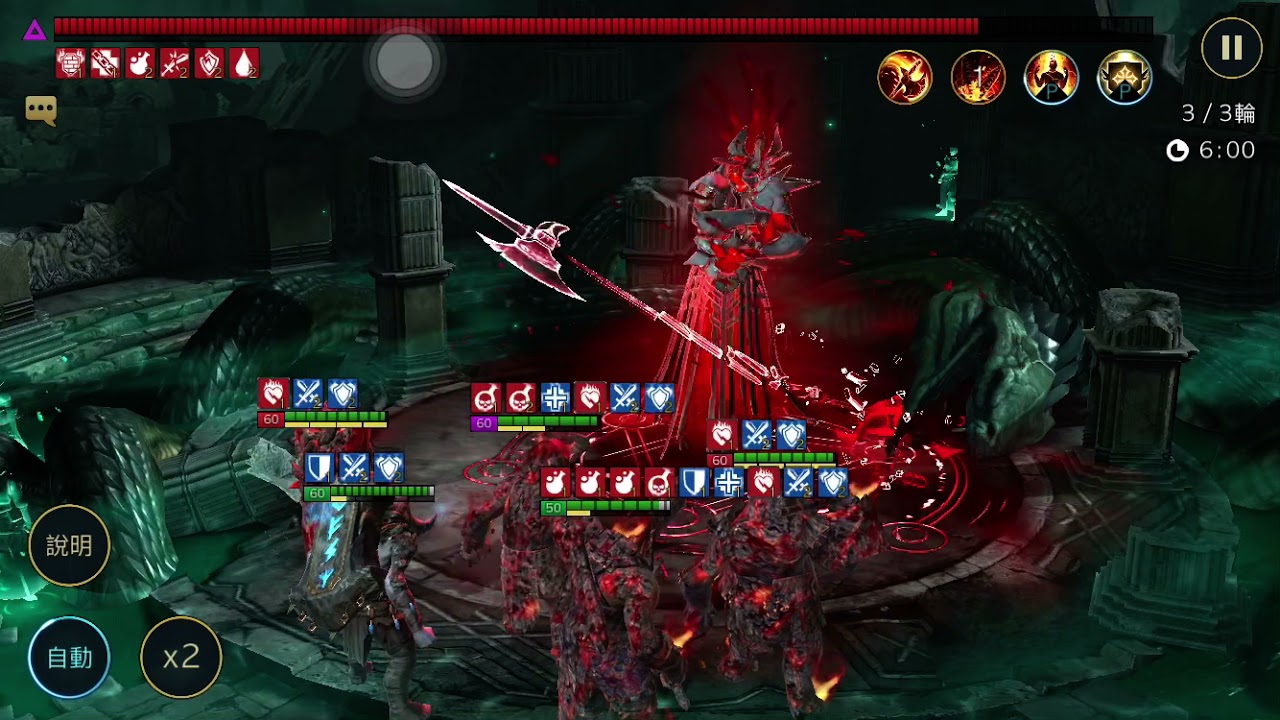Open the chat bubble icon
This screenshot has height=720, width=1280.
tap(41, 110)
